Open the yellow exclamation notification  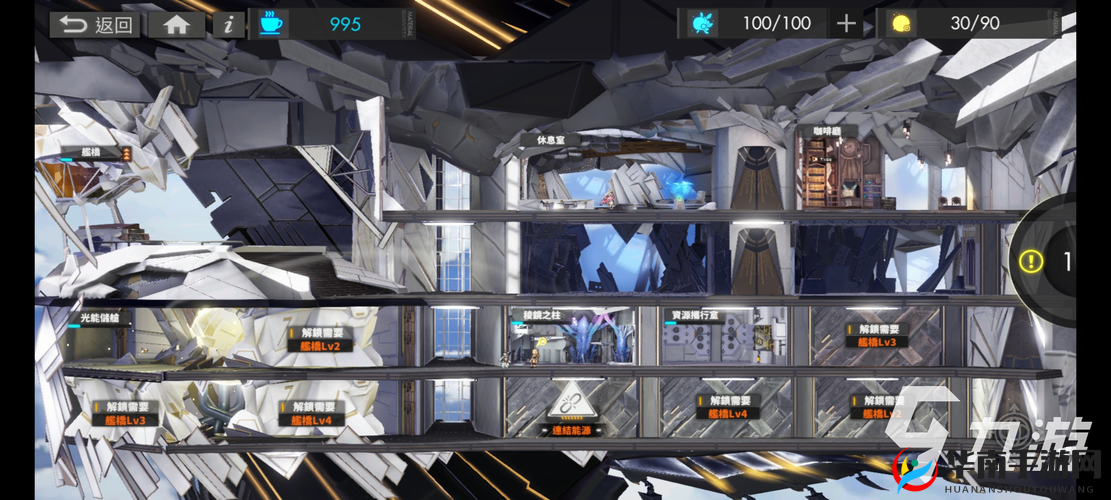1031,261
